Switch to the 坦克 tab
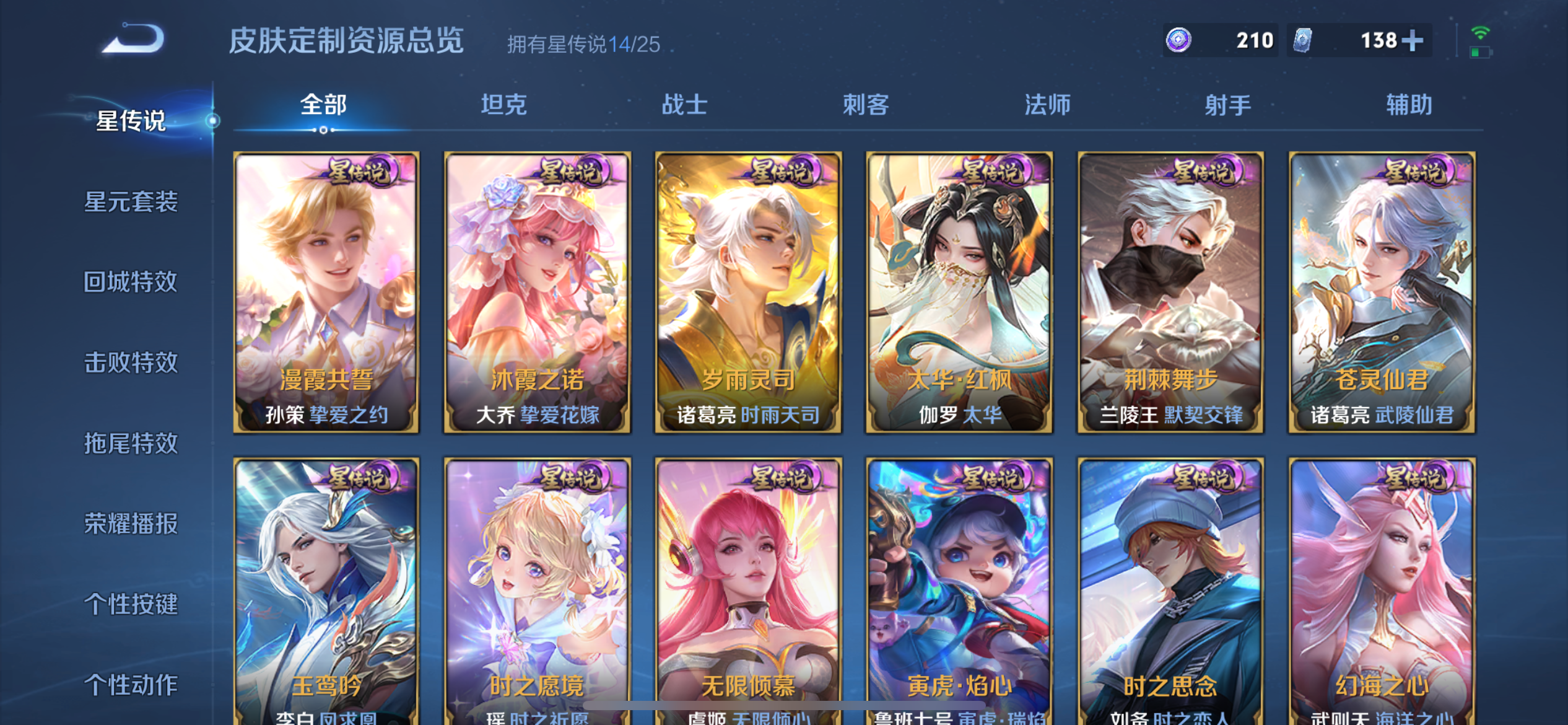 pyautogui.click(x=505, y=105)
